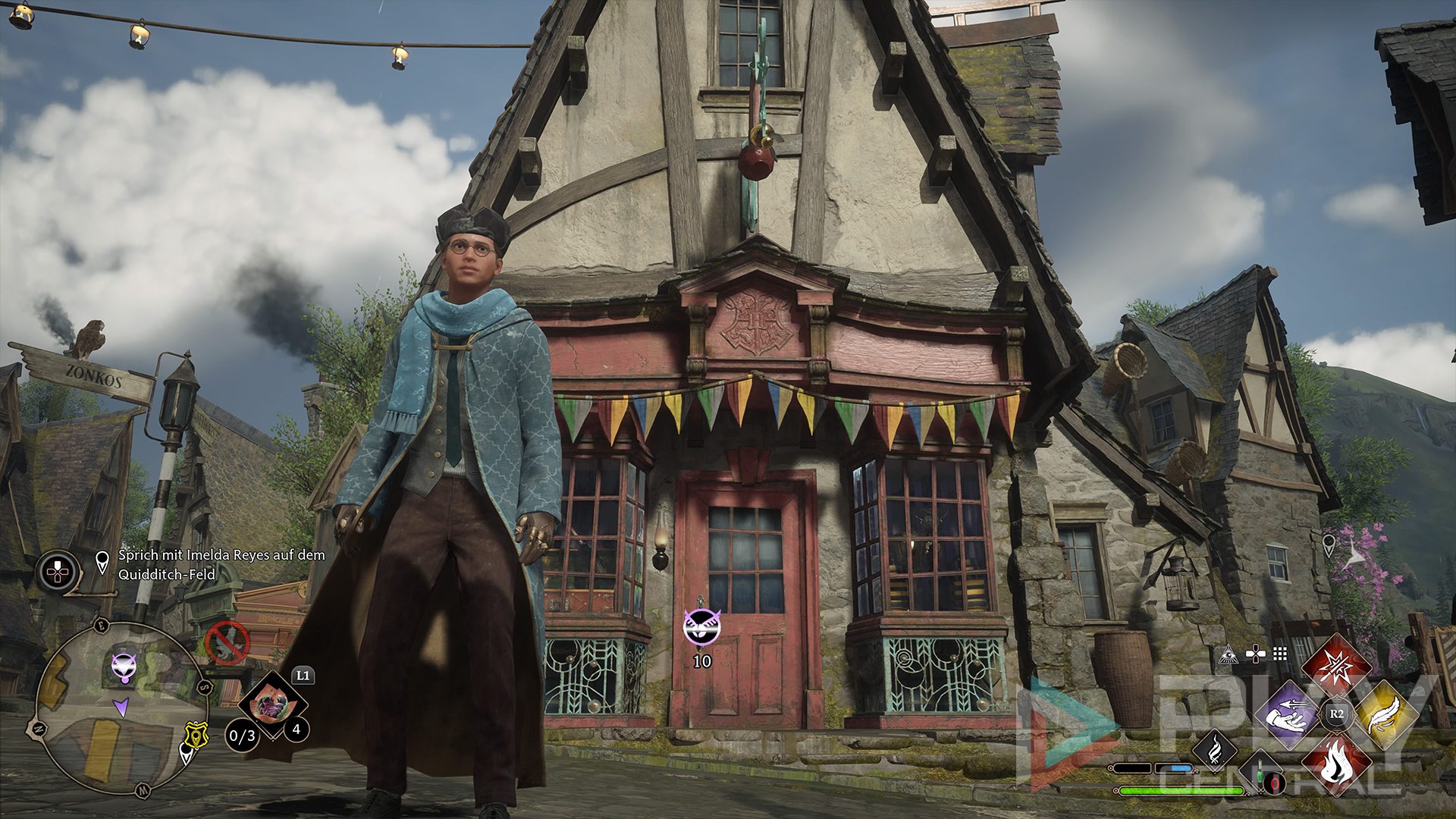Click the Revelio eye-pyramid icon

click(x=1228, y=654)
